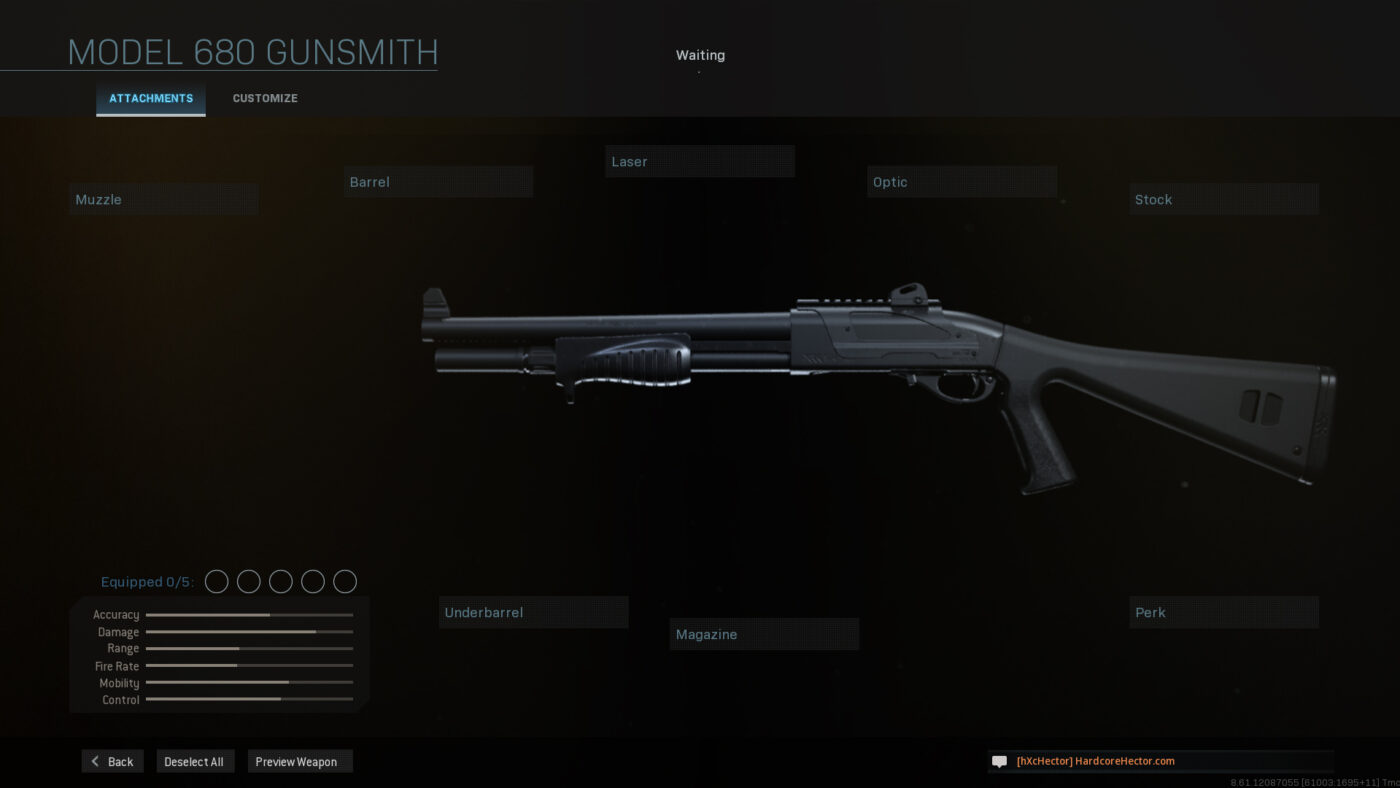Click the Deselect All button

(194, 762)
